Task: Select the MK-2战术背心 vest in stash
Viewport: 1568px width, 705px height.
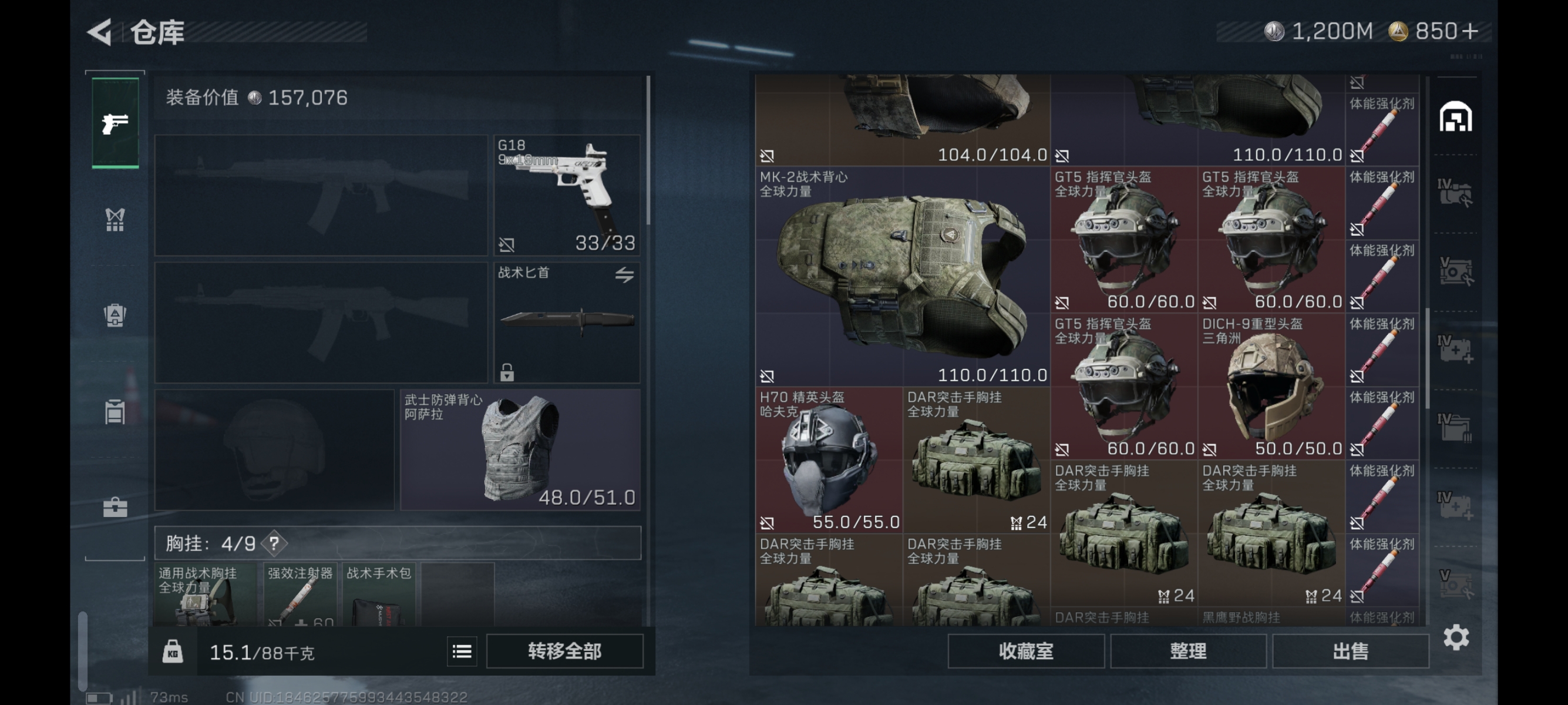Action: coord(902,276)
